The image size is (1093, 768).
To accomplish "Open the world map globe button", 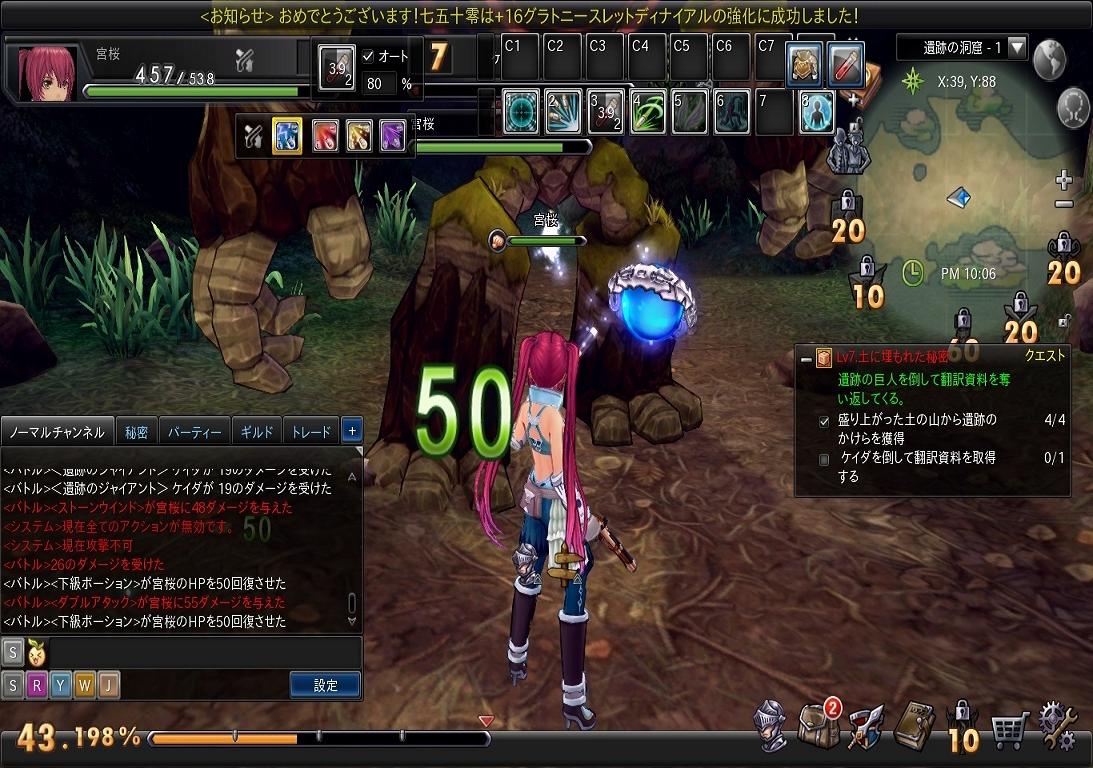I will (1050, 60).
